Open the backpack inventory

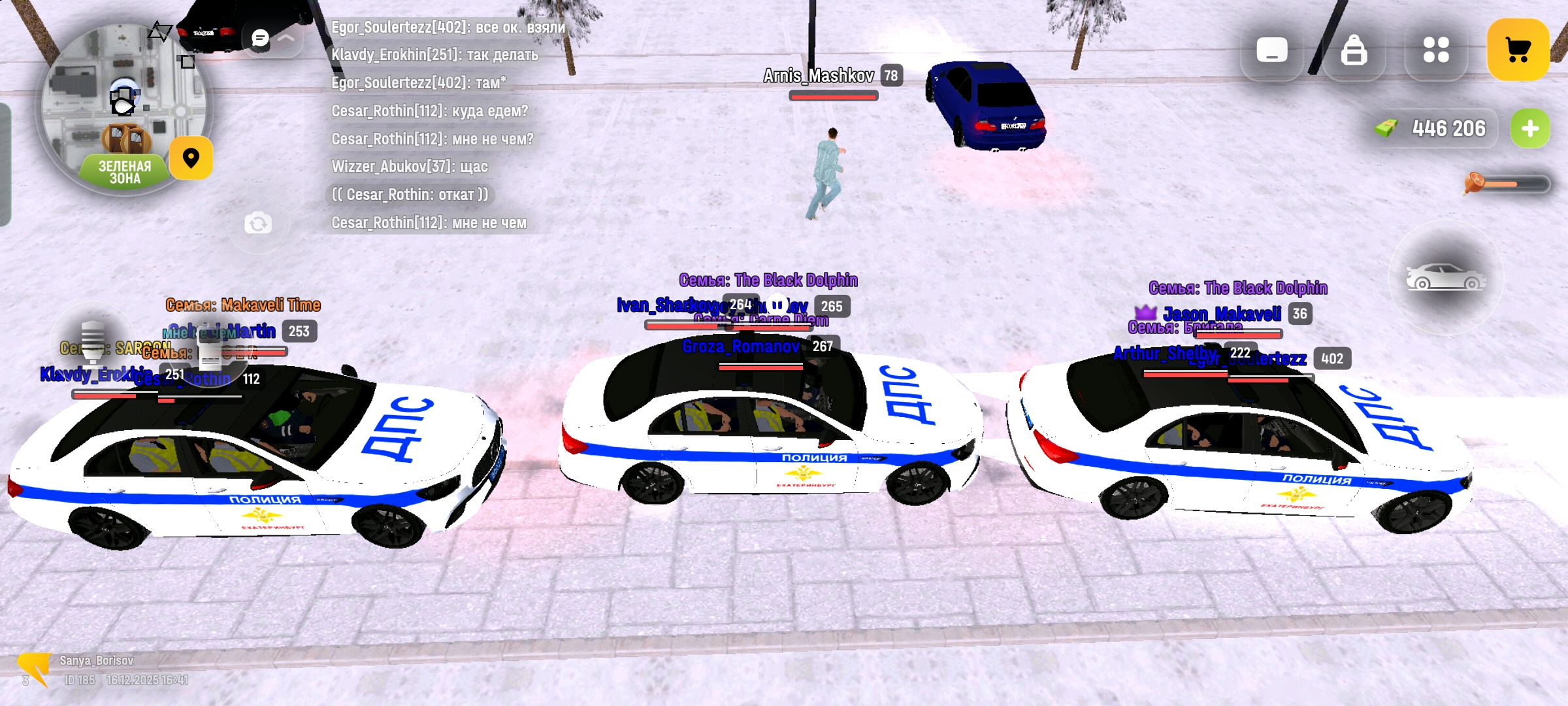point(1354,50)
